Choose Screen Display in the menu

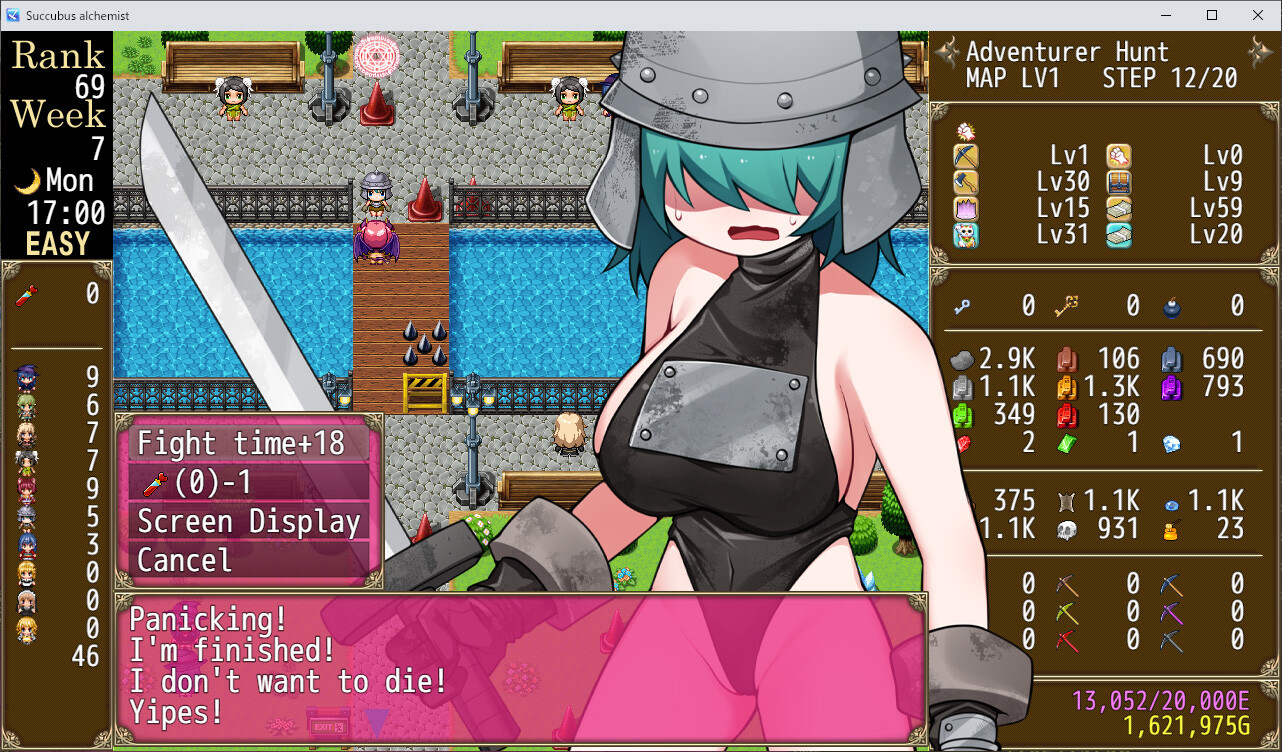[247, 522]
